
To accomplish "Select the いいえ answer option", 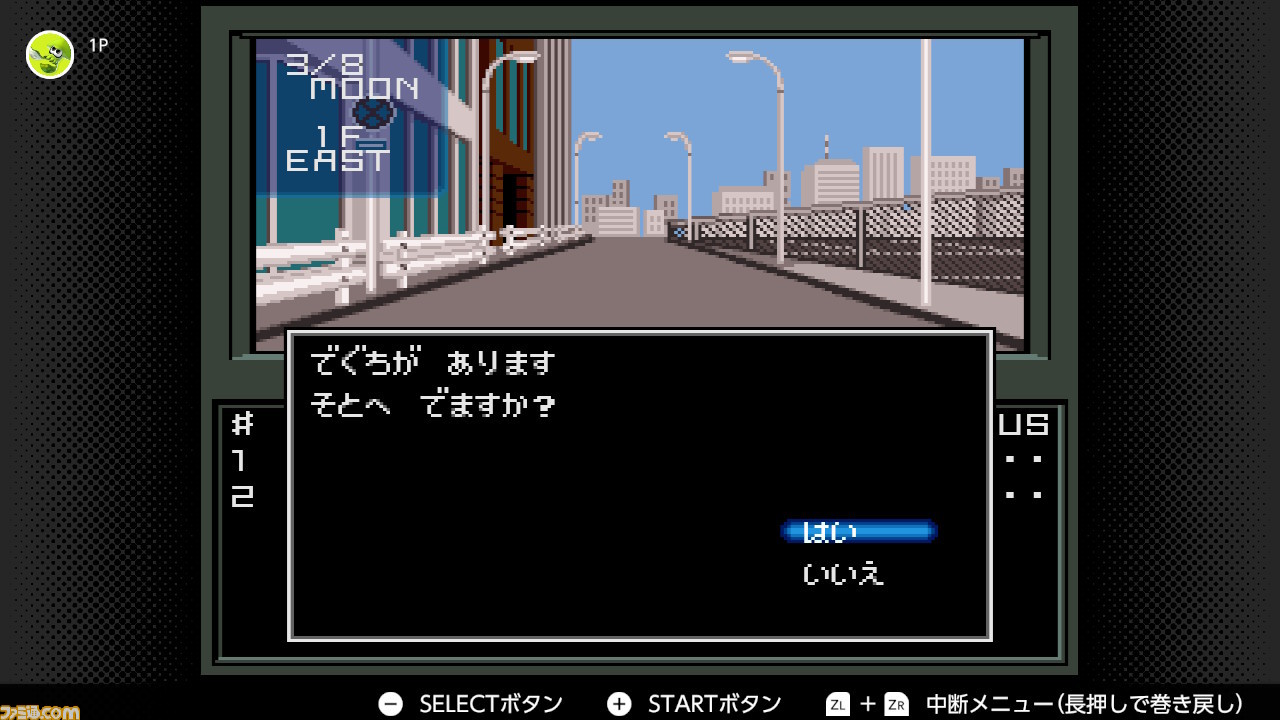I will 843,573.
